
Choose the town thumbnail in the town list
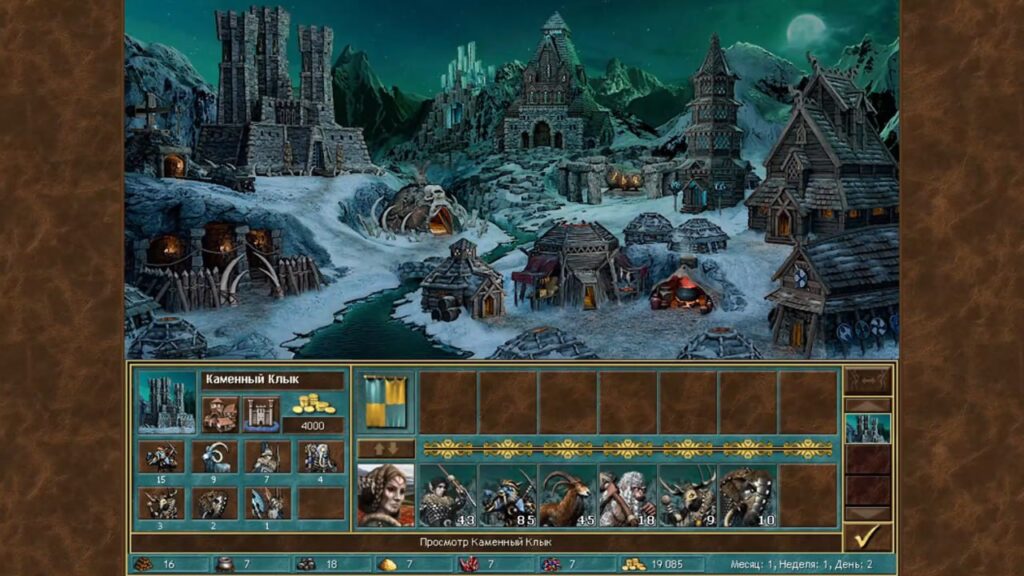867,428
